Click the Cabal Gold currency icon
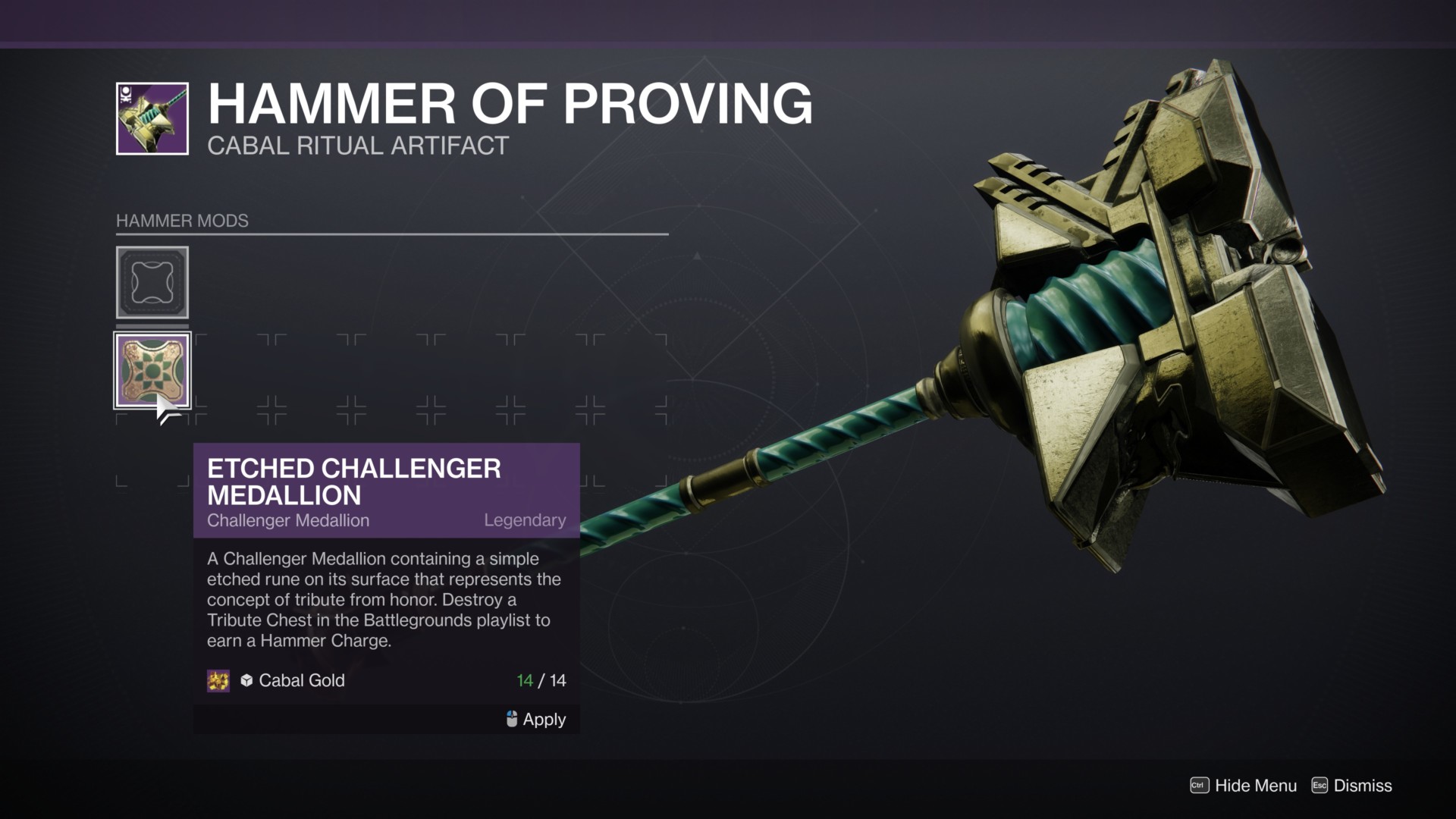This screenshot has width=1456, height=819. [218, 681]
